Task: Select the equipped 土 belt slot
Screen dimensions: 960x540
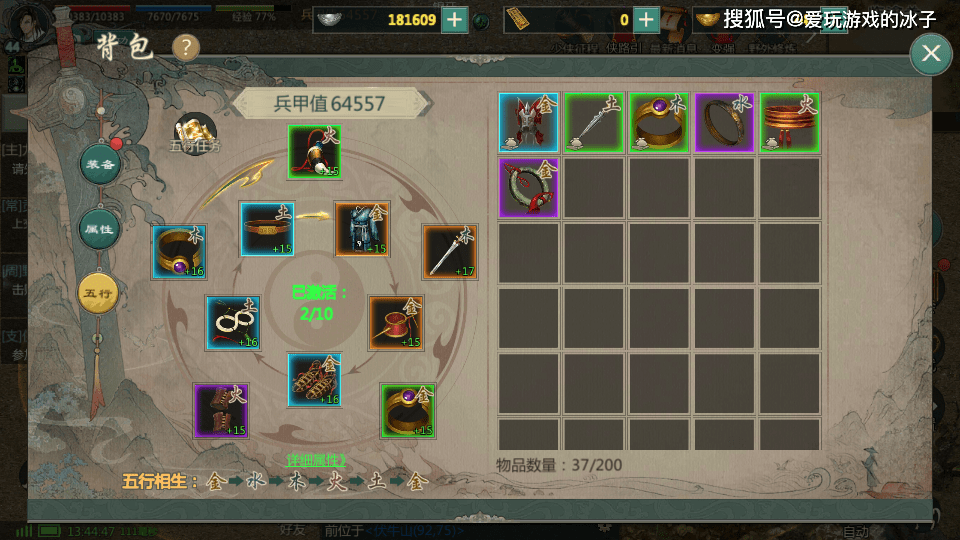Action: (267, 229)
